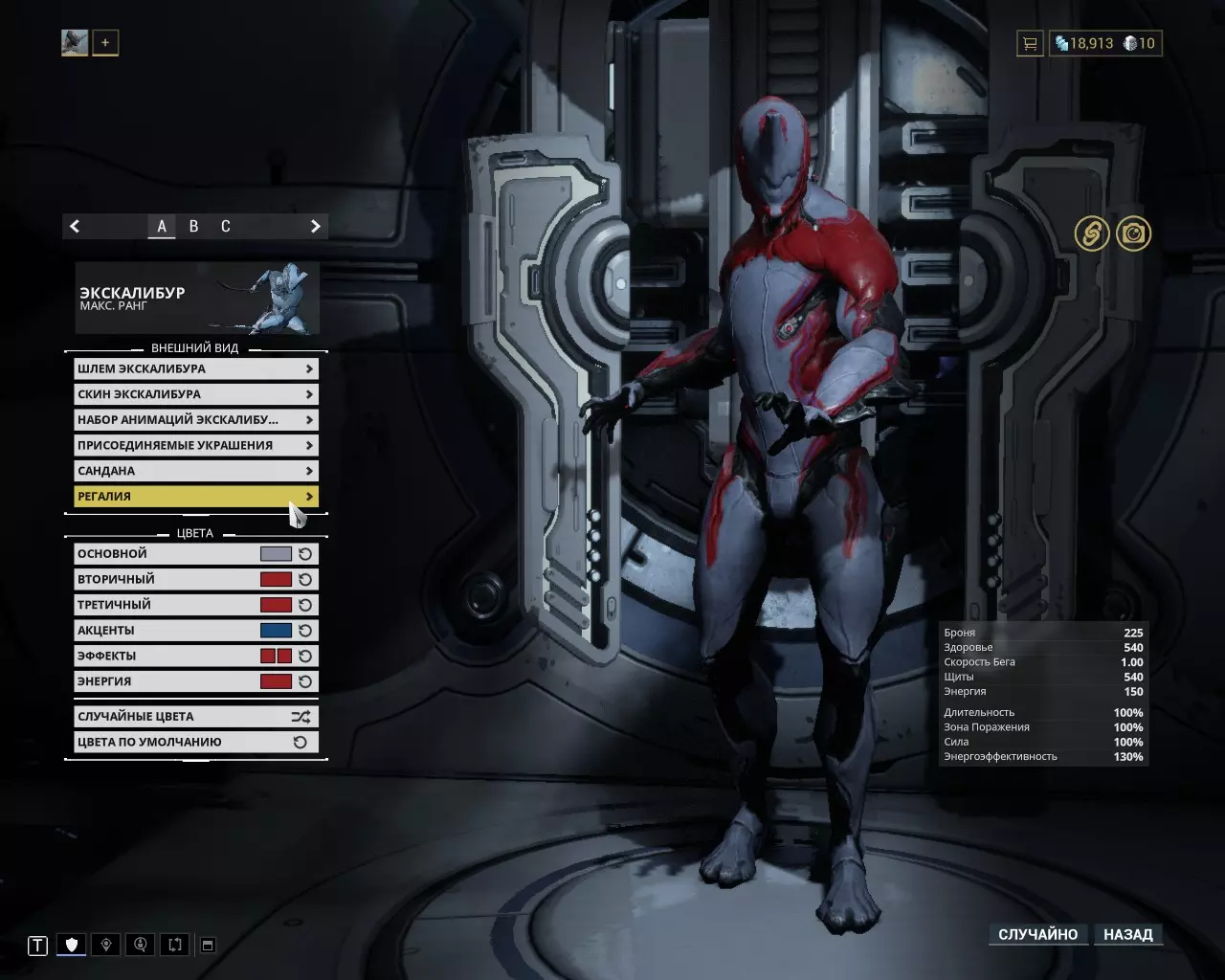This screenshot has height=980, width=1225.
Task: Switch to appearance config B
Action: 193,227
